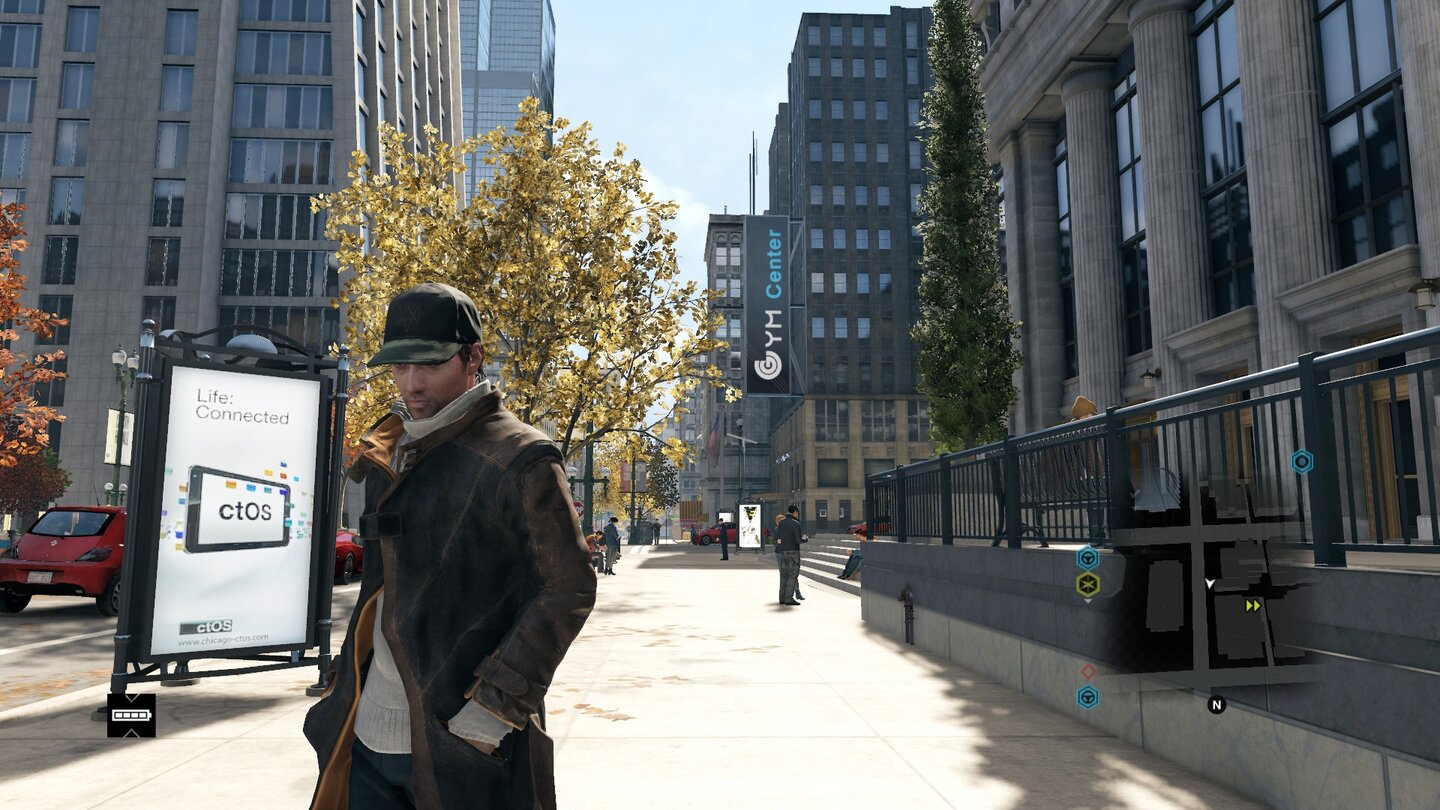1440x810 pixels.
Task: Click the lower blue hexagon icon beneath the red diamond
Action: 1086,694
